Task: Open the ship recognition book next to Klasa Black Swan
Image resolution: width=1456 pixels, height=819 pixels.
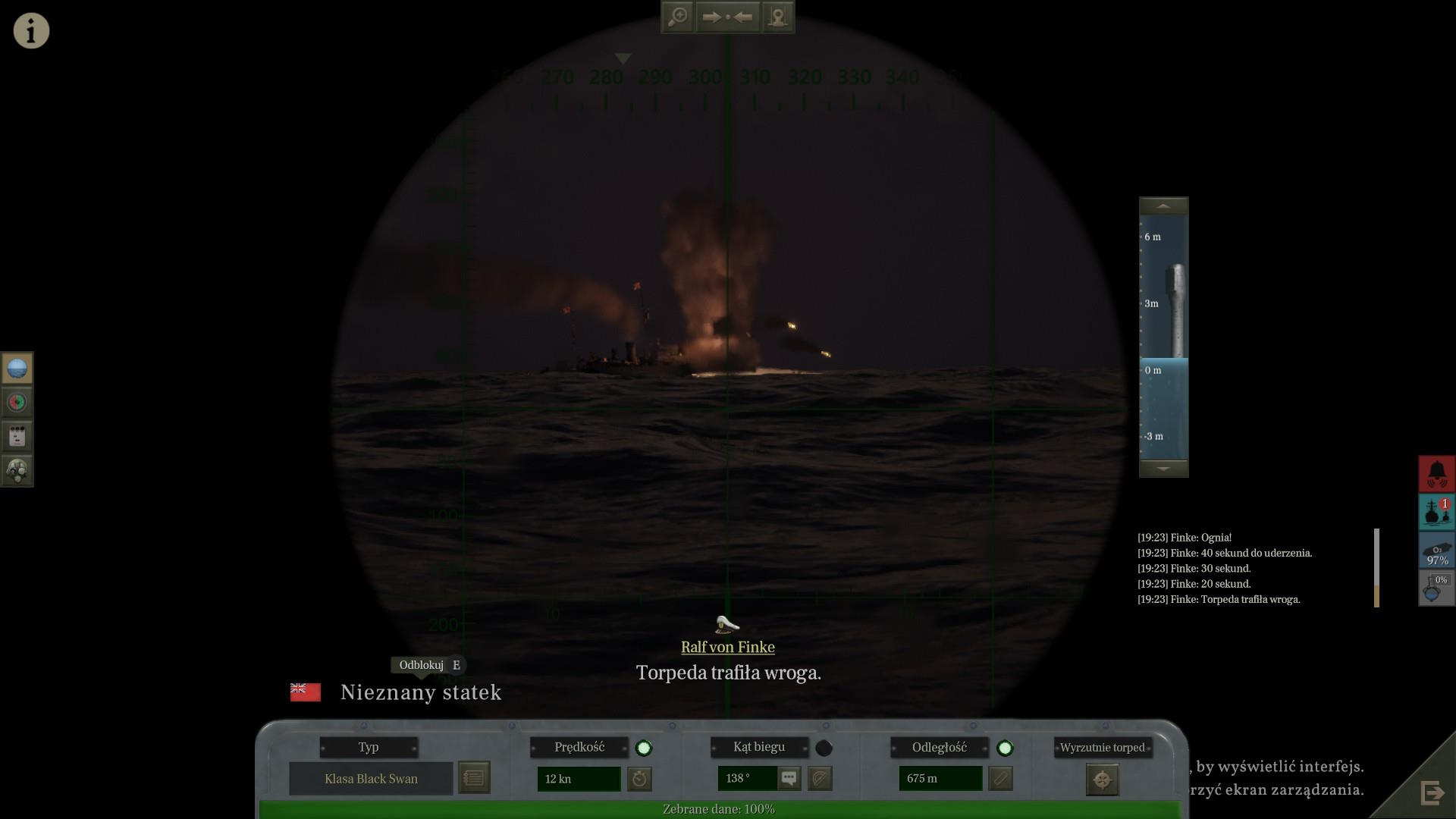Action: 474,778
